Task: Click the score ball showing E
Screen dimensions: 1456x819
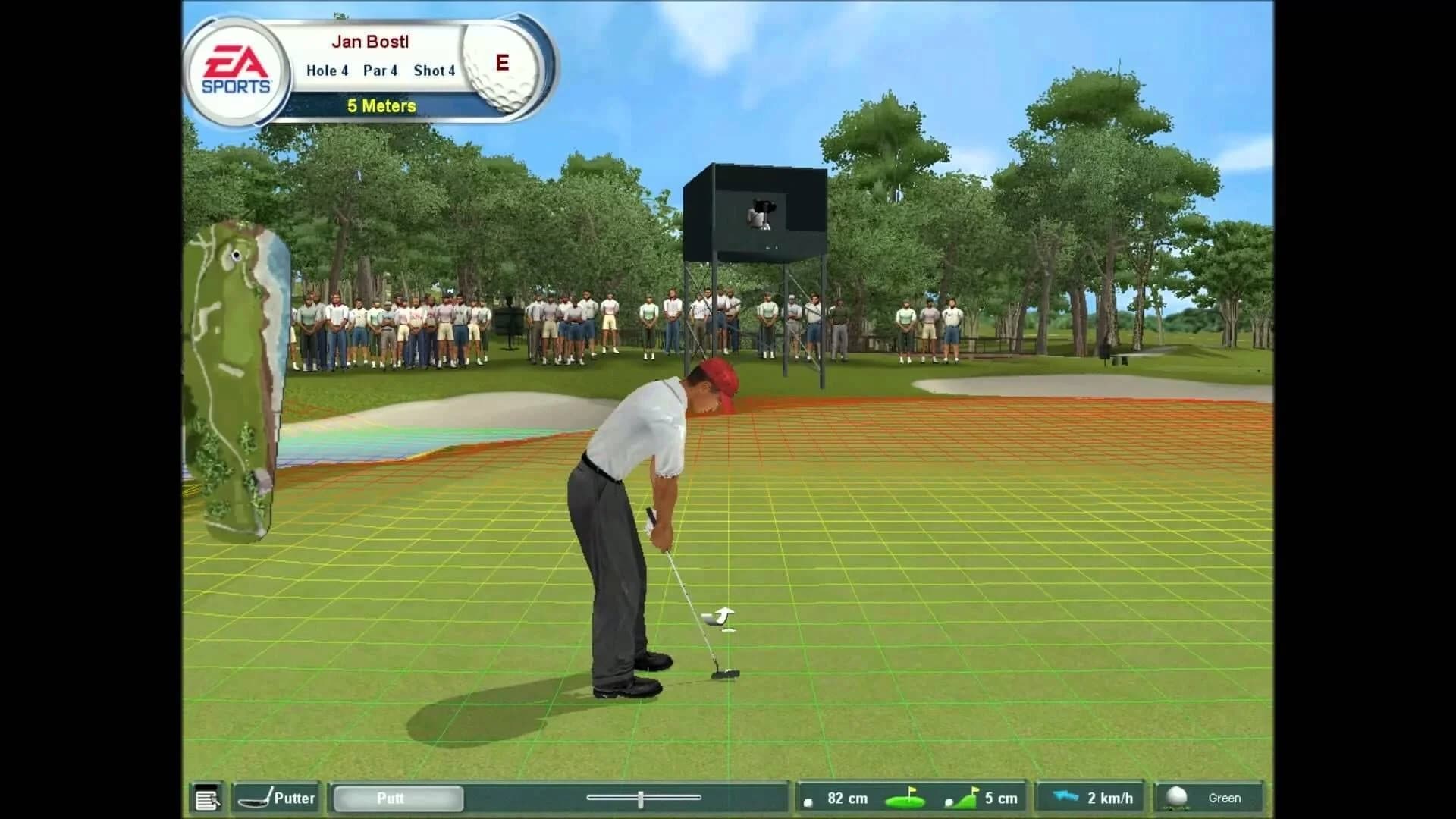Action: pyautogui.click(x=500, y=64)
